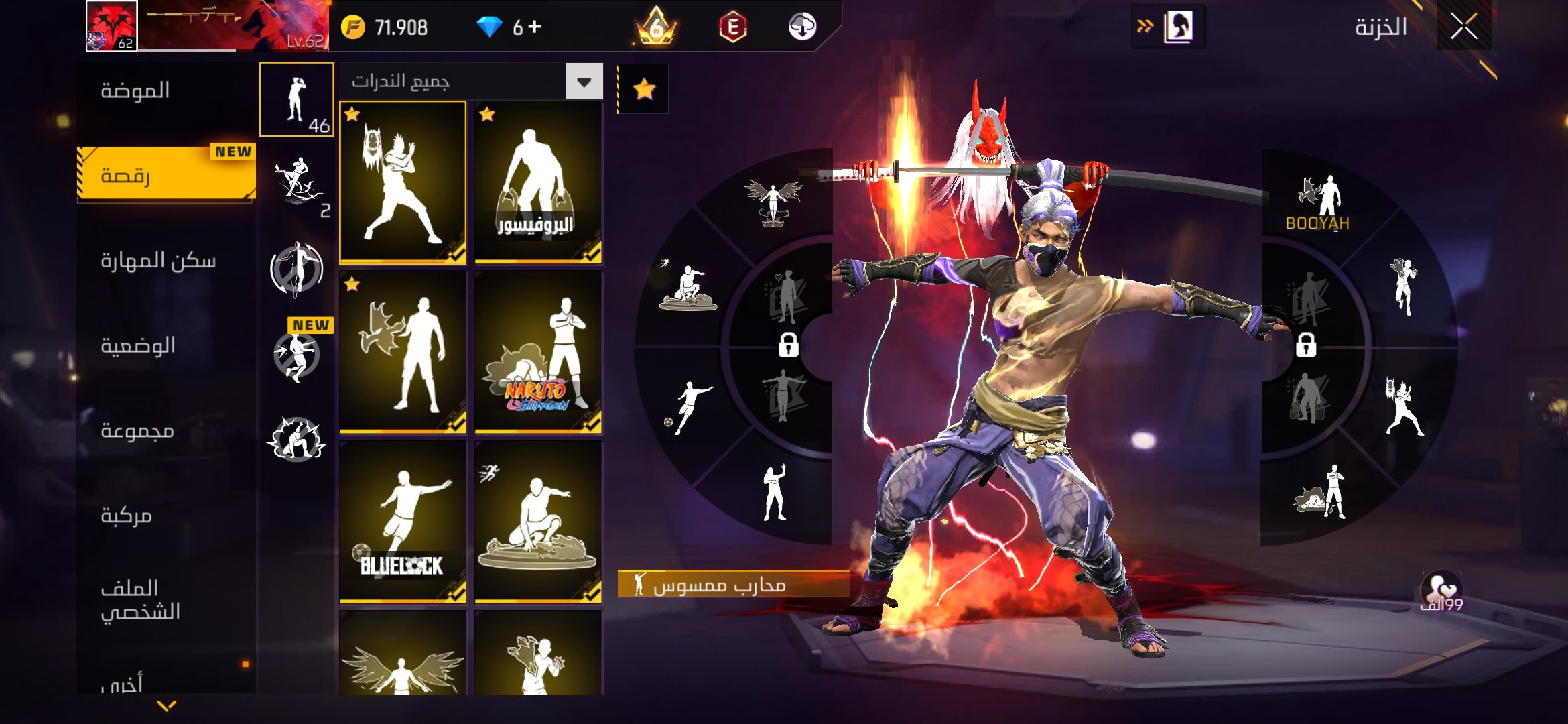Open the الوضعية pose category
The width and height of the screenshot is (1568, 724).
coord(138,345)
